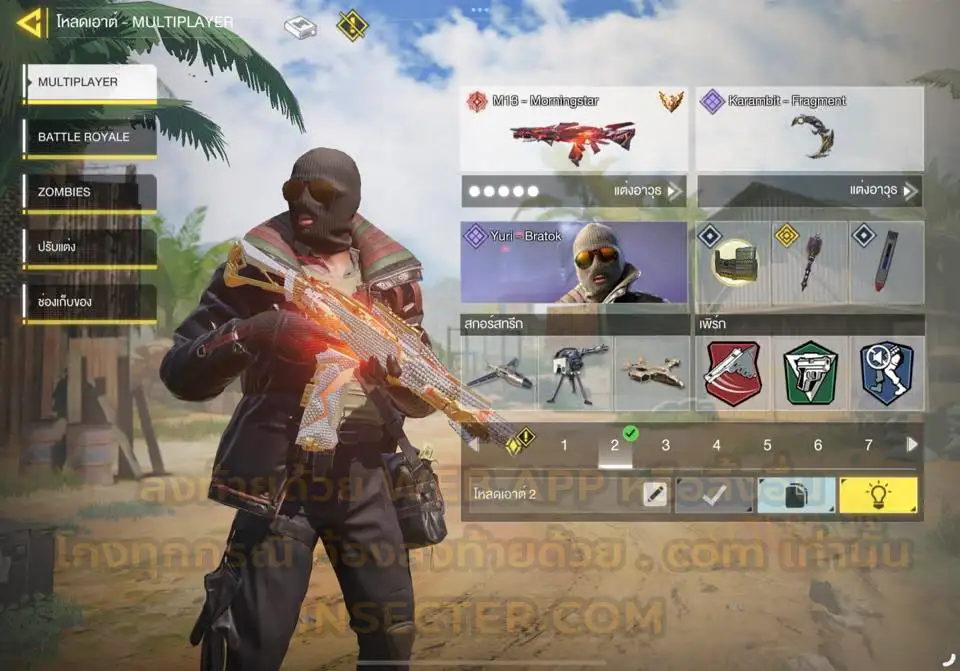
Task: Open the yellow warning notification icon at top
Action: [352, 25]
